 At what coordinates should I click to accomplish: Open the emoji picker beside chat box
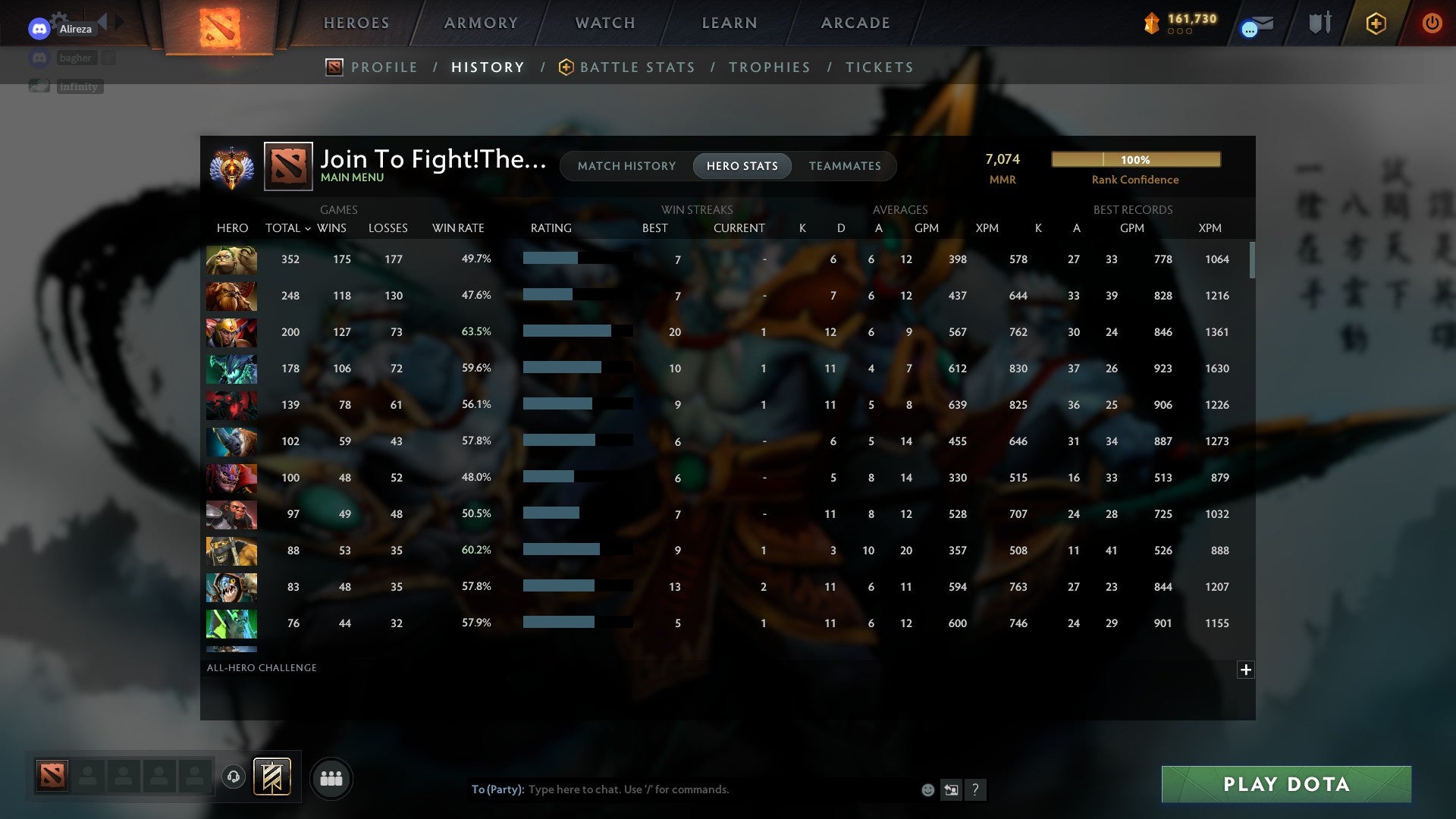click(x=927, y=789)
